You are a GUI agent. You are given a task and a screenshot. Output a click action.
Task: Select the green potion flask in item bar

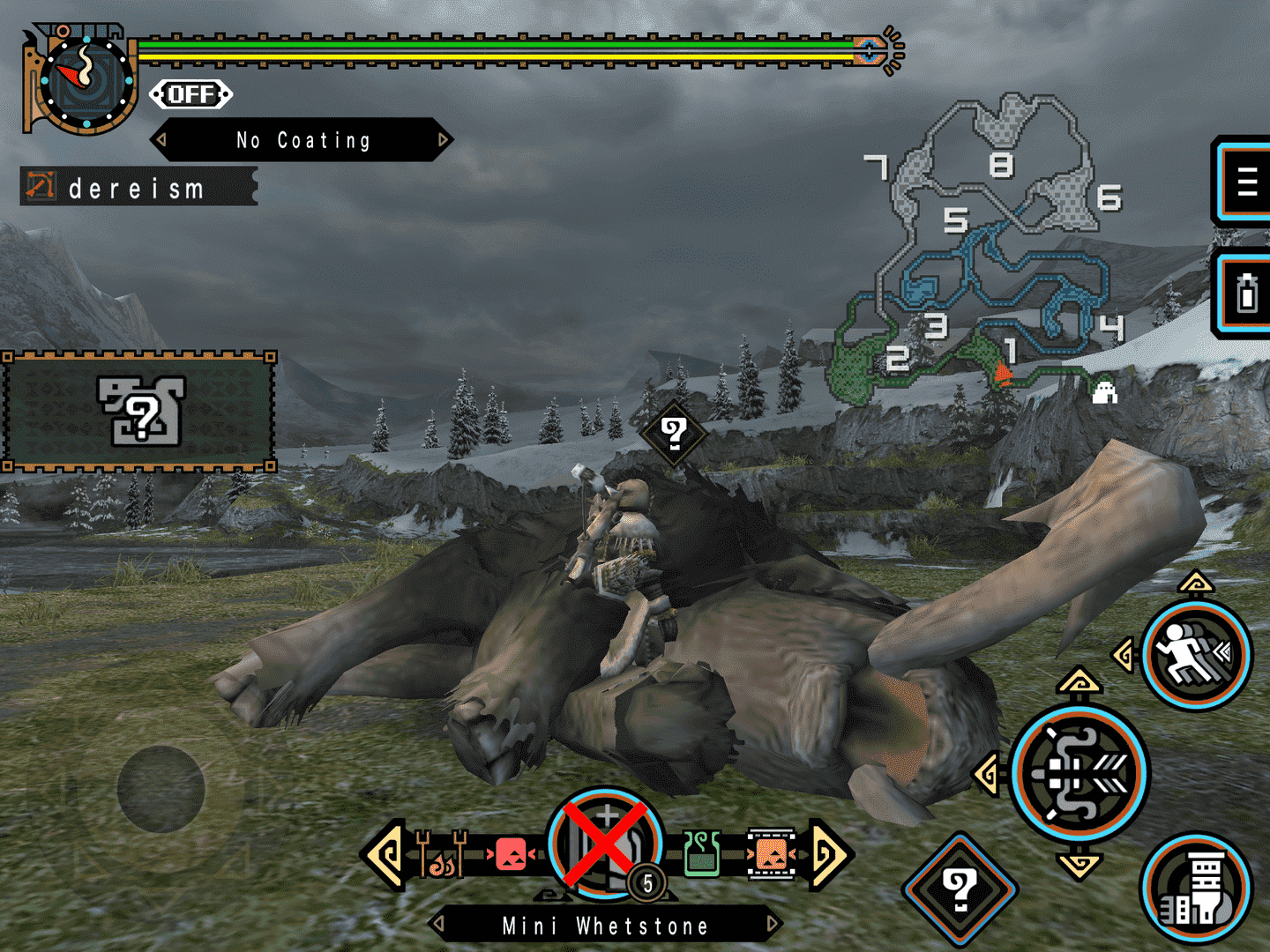coord(702,854)
